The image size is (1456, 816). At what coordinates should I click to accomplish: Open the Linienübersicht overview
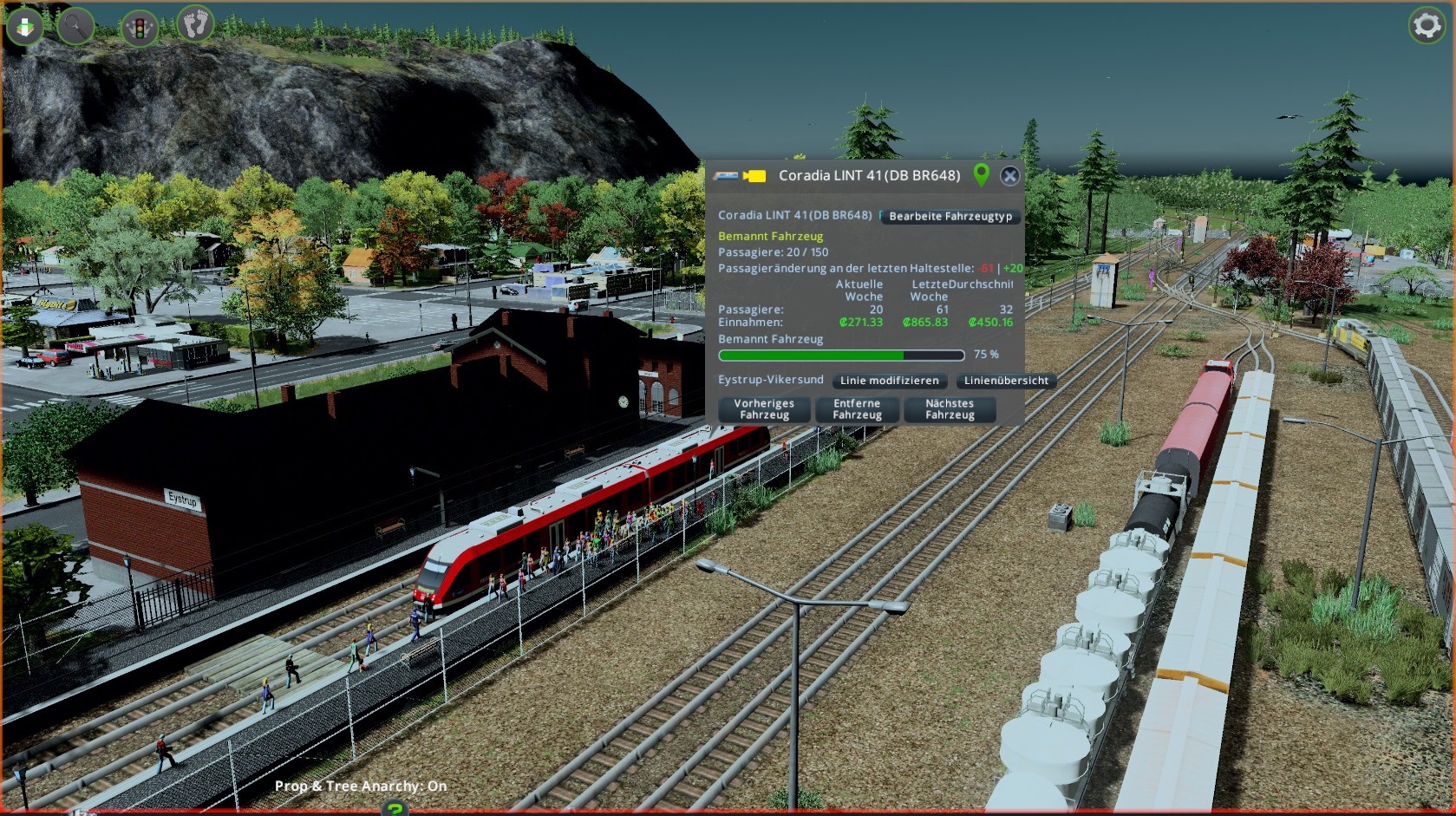[x=1006, y=381]
